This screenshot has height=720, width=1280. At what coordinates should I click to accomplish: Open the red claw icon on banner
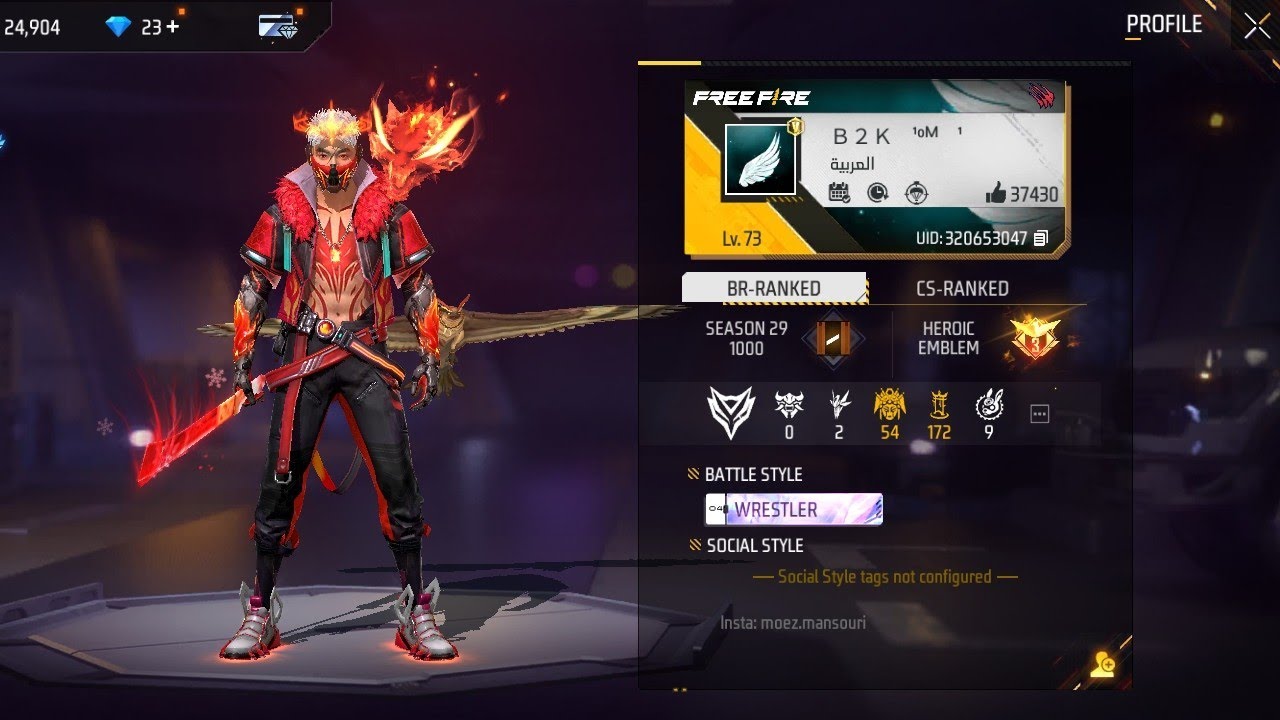[x=1043, y=96]
